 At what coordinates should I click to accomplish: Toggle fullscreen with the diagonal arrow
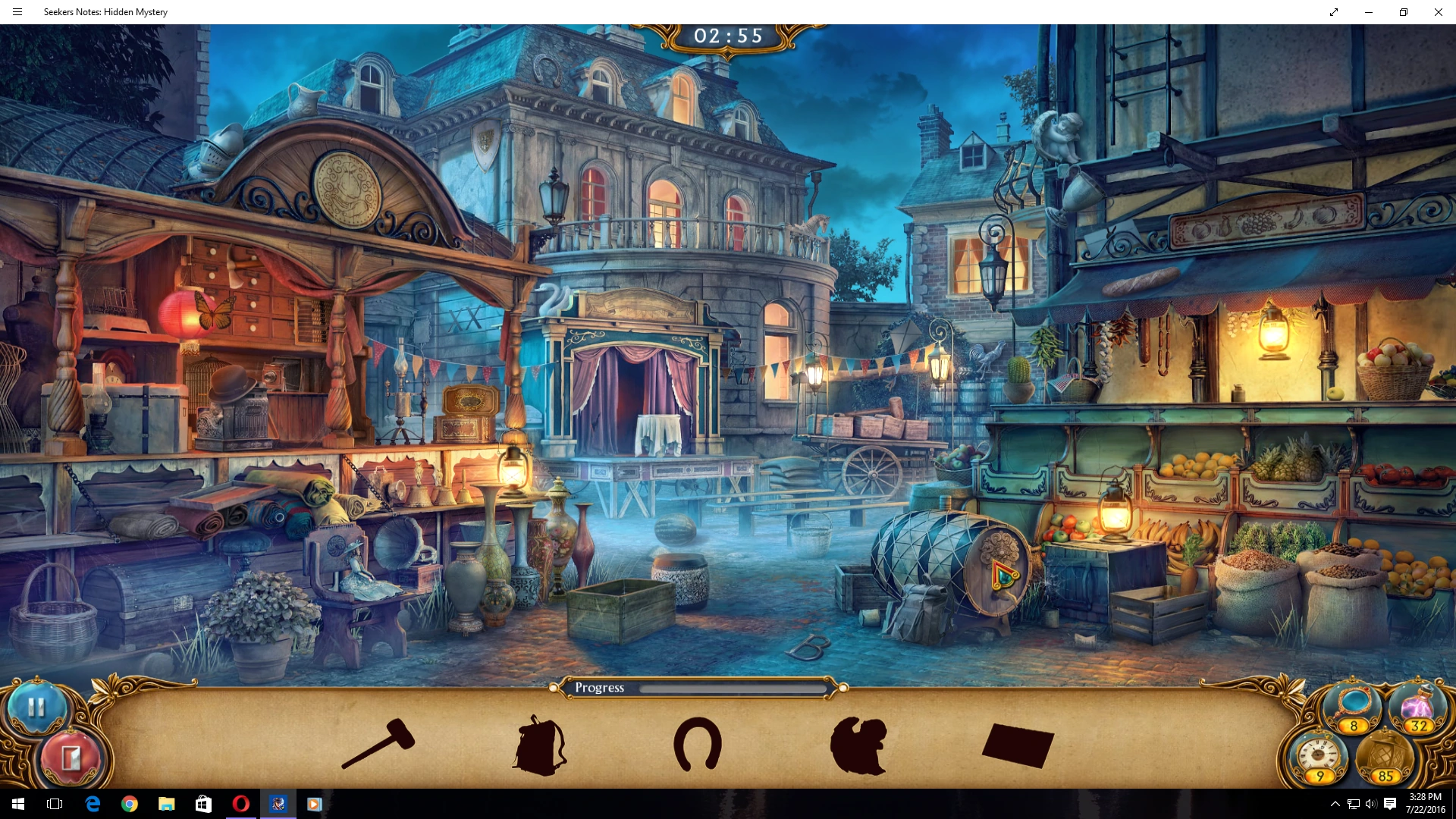click(1335, 11)
